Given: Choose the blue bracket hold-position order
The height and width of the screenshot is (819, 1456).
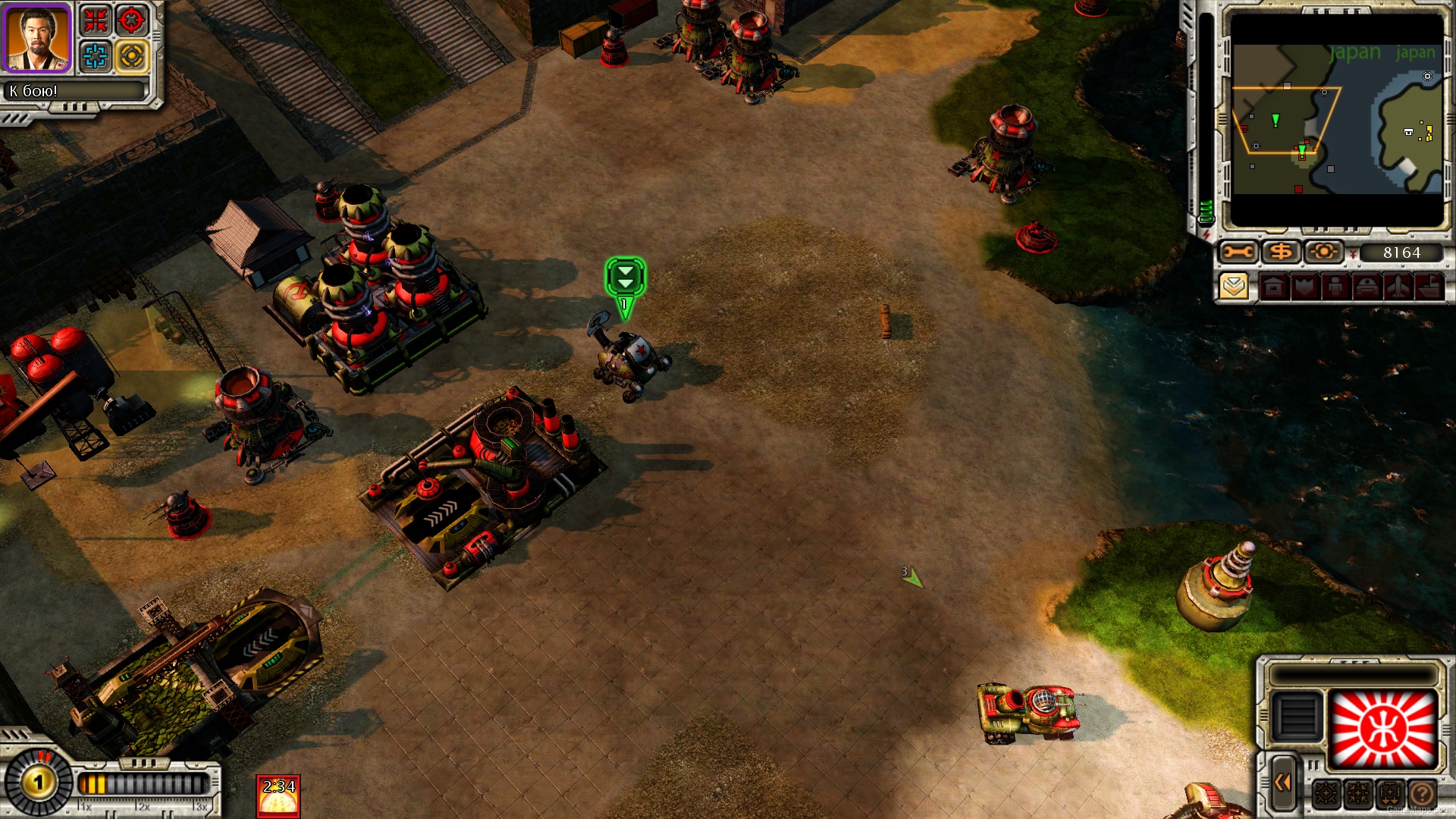Looking at the screenshot, I should [96, 56].
